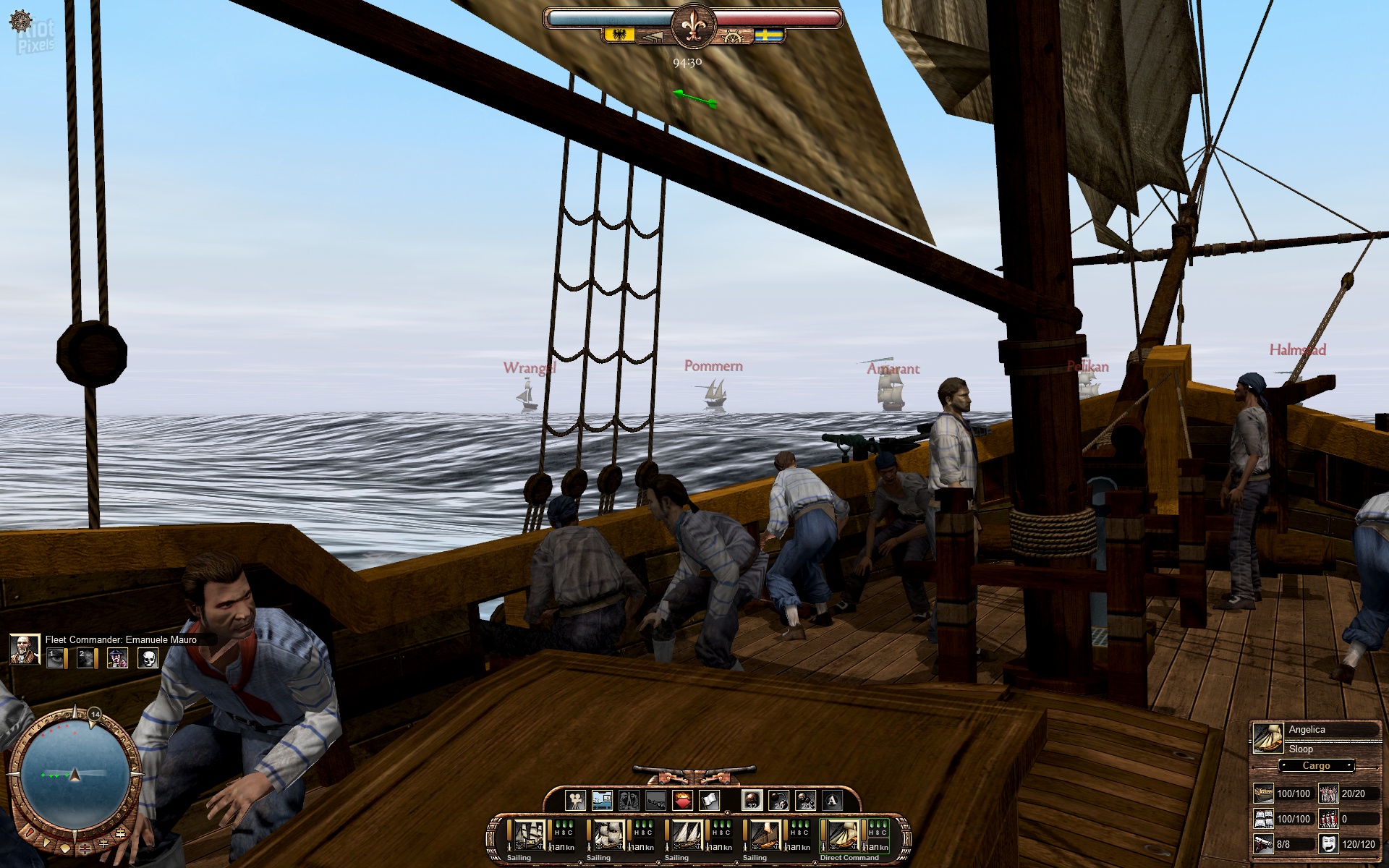This screenshot has height=868, width=1389.
Task: Activate the white flag surrender icon
Action: (x=710, y=800)
